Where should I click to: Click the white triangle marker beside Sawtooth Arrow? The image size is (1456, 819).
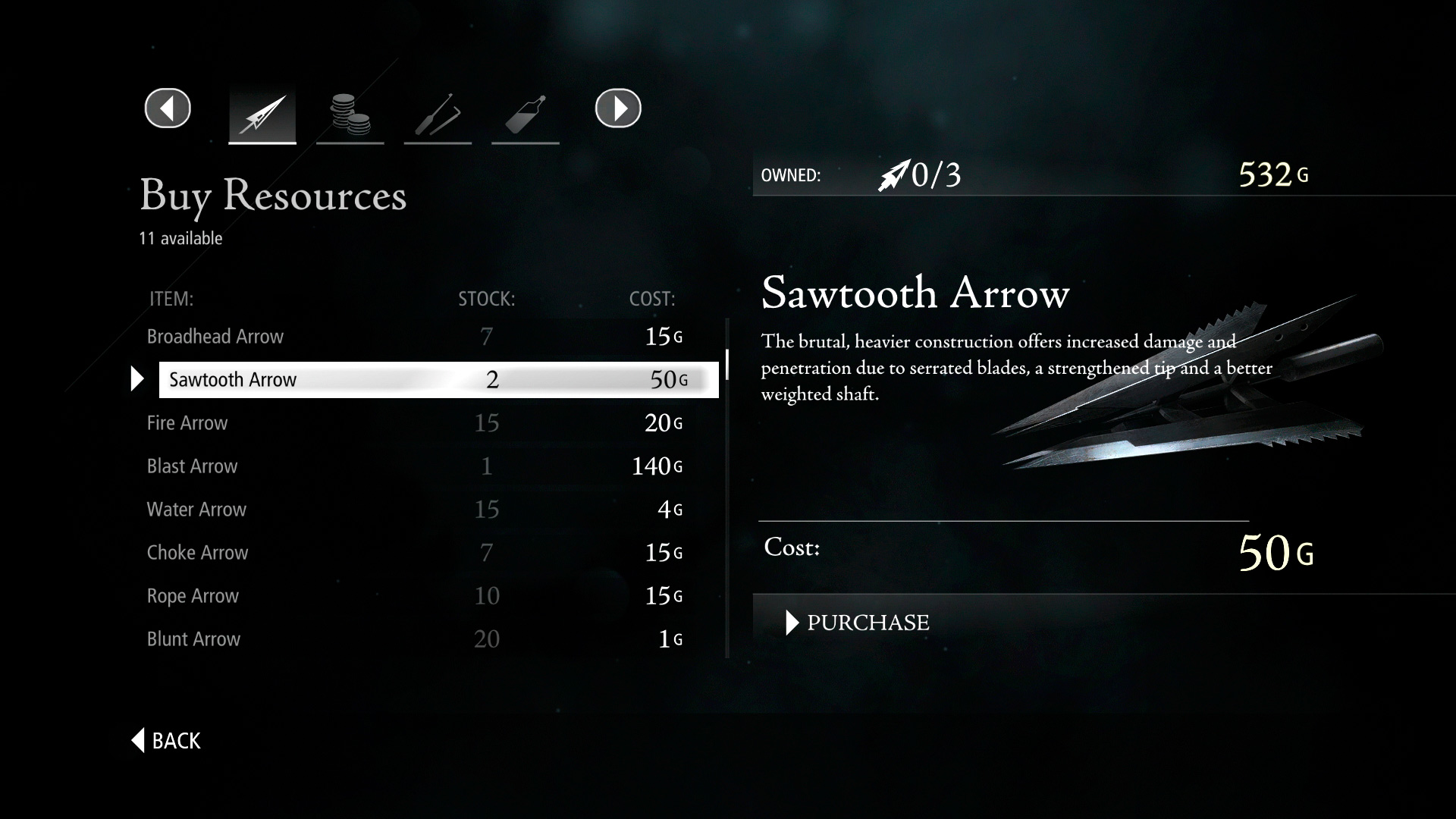tap(138, 379)
